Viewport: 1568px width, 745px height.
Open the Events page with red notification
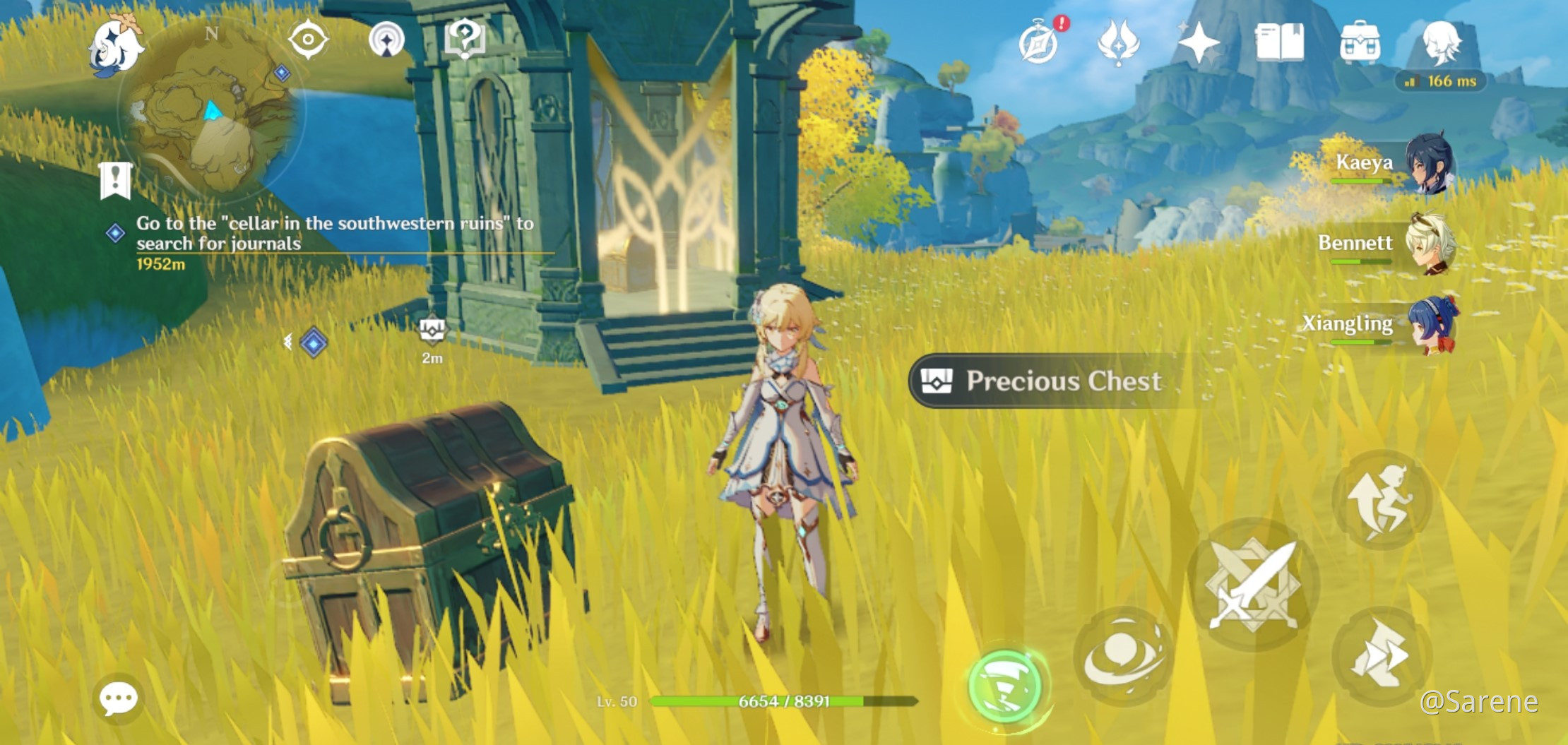pyautogui.click(x=1039, y=44)
